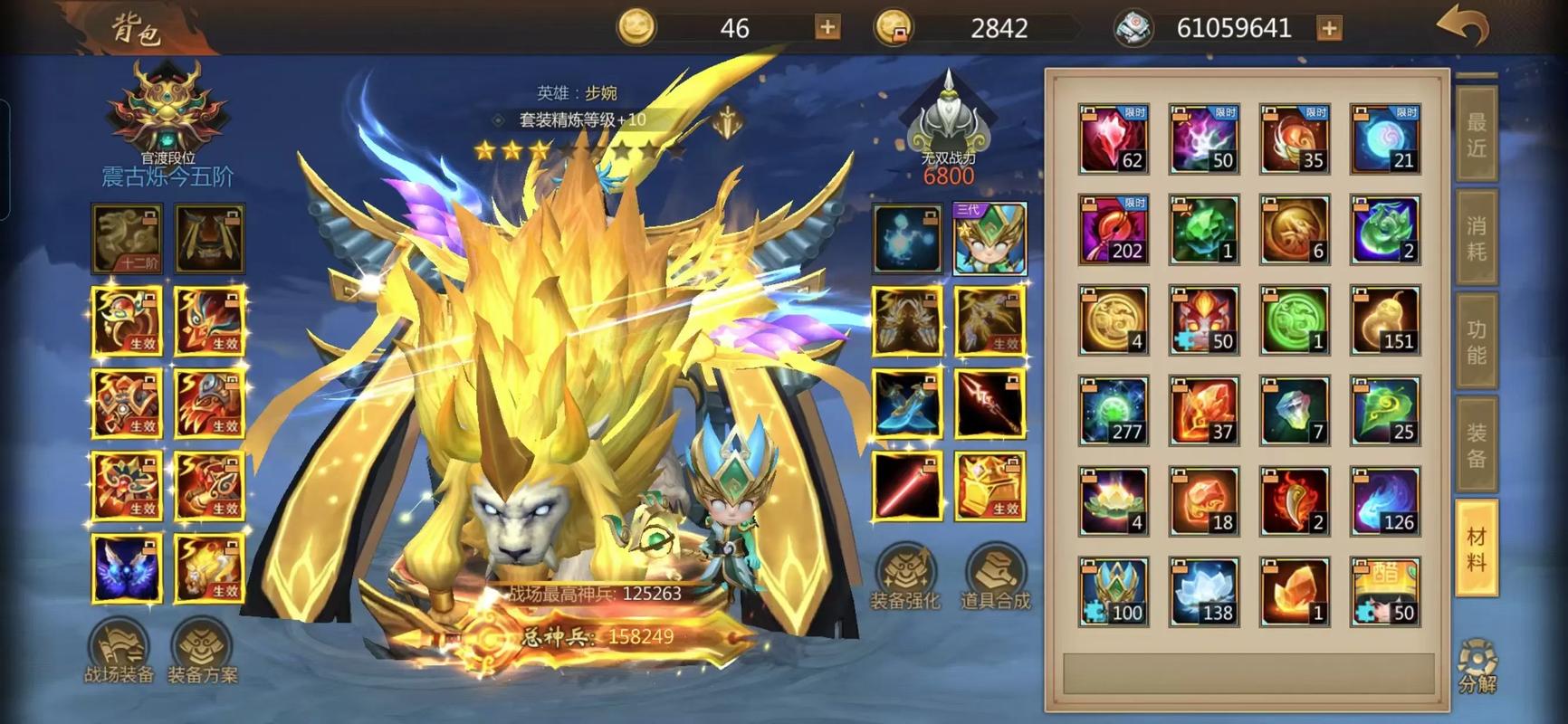Open 道具合成 item synthesis
1568x724 pixels.
click(995, 578)
